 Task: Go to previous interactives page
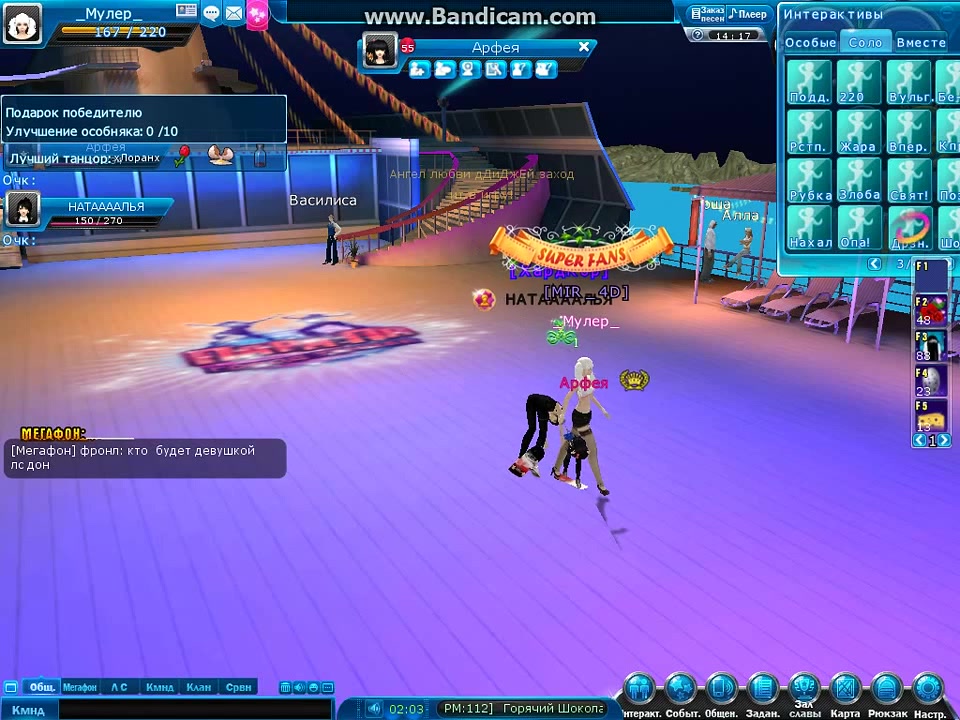[x=874, y=264]
